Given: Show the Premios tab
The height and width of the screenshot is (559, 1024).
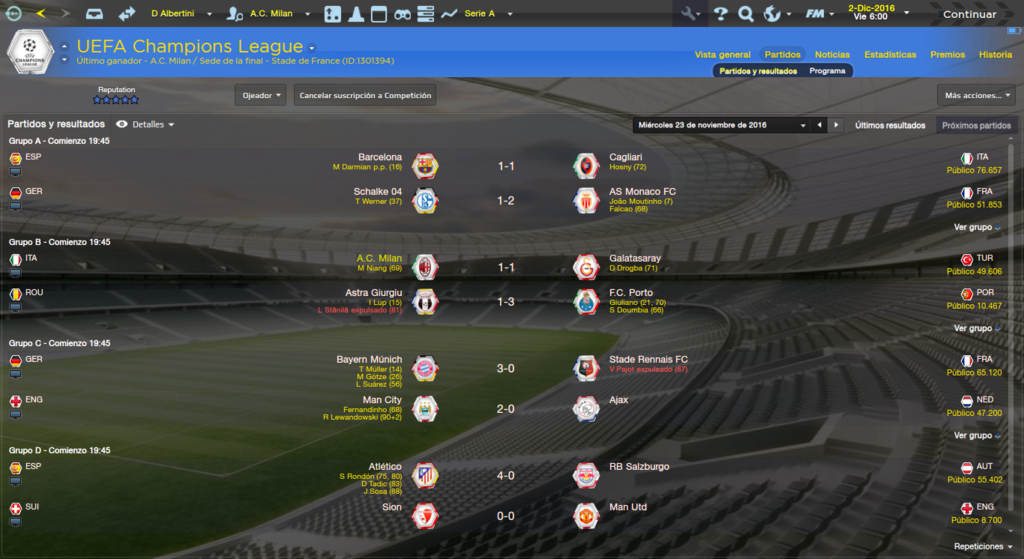Looking at the screenshot, I should [947, 54].
